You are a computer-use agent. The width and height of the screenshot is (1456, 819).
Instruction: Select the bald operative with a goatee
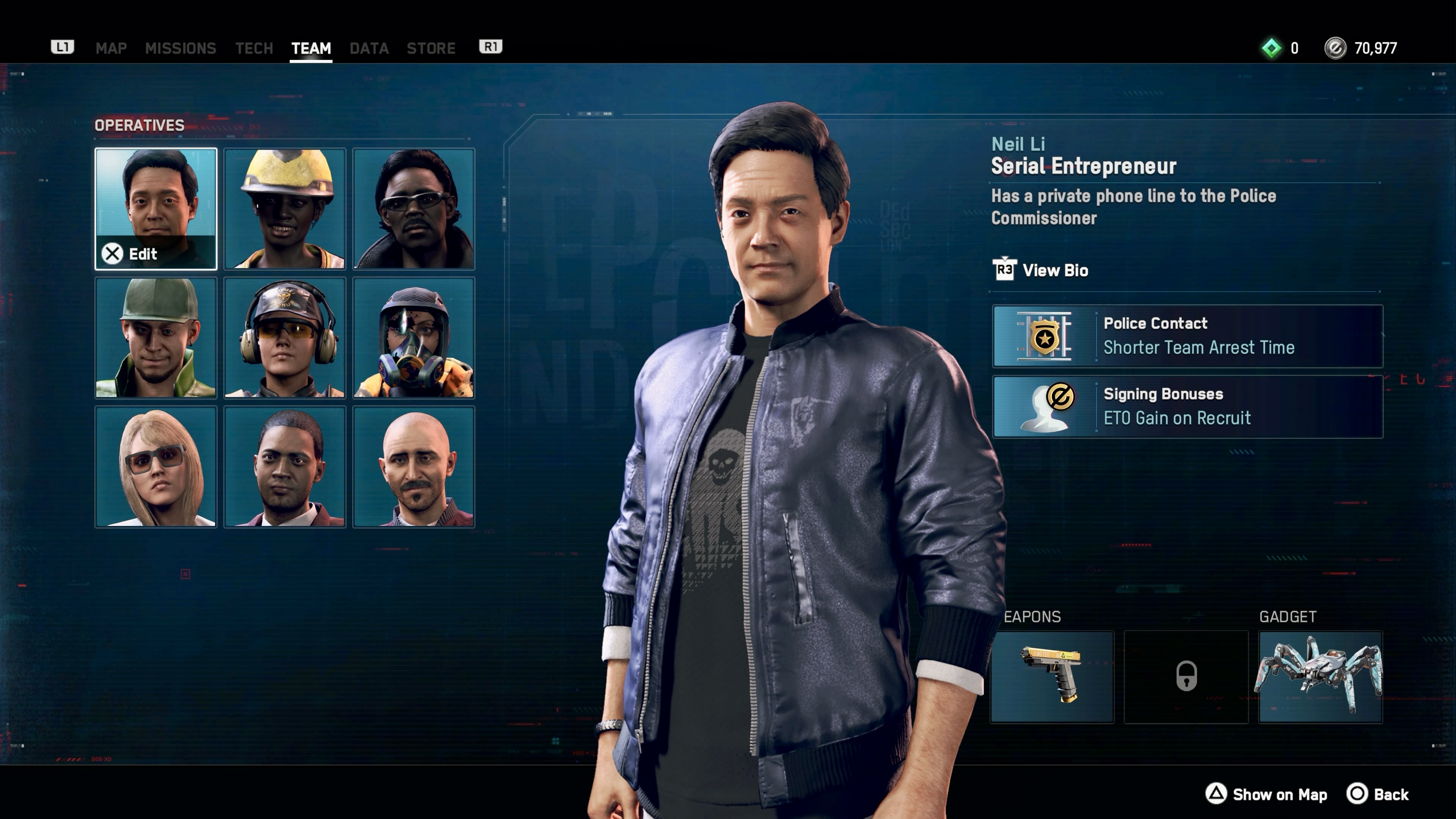(413, 466)
